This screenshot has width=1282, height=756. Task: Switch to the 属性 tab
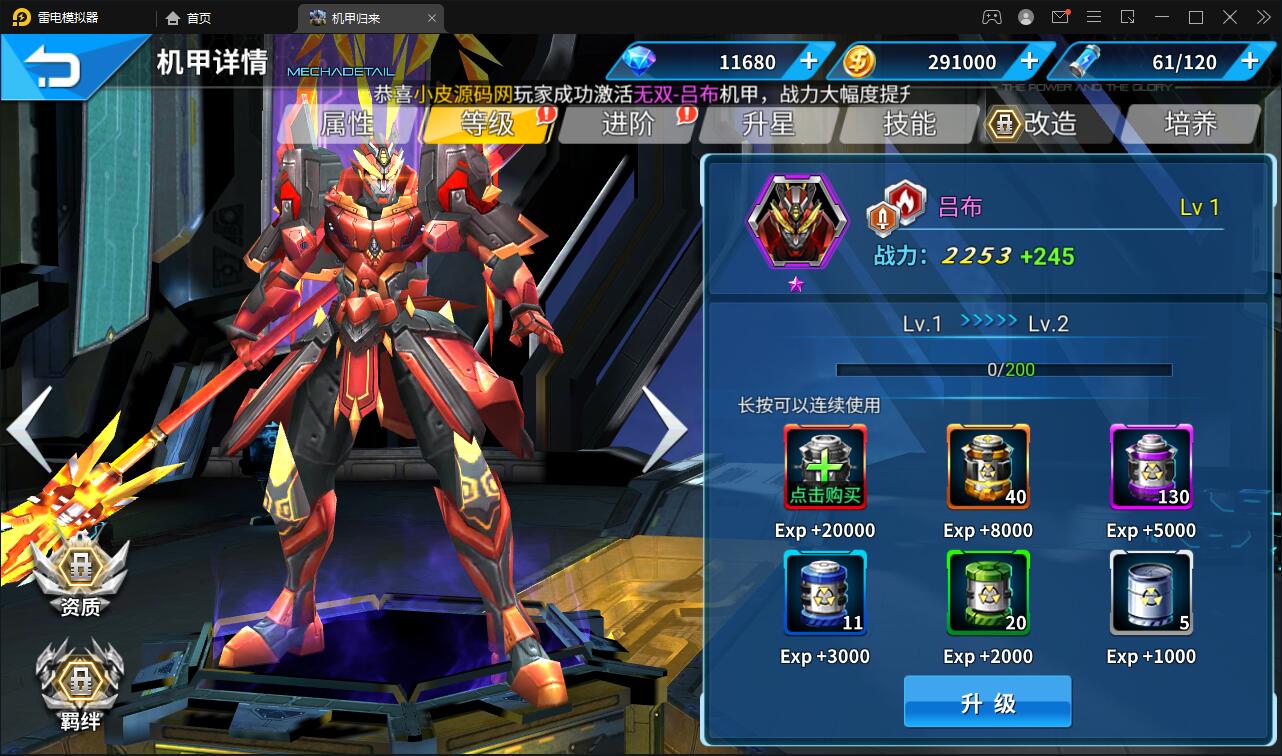(x=346, y=123)
